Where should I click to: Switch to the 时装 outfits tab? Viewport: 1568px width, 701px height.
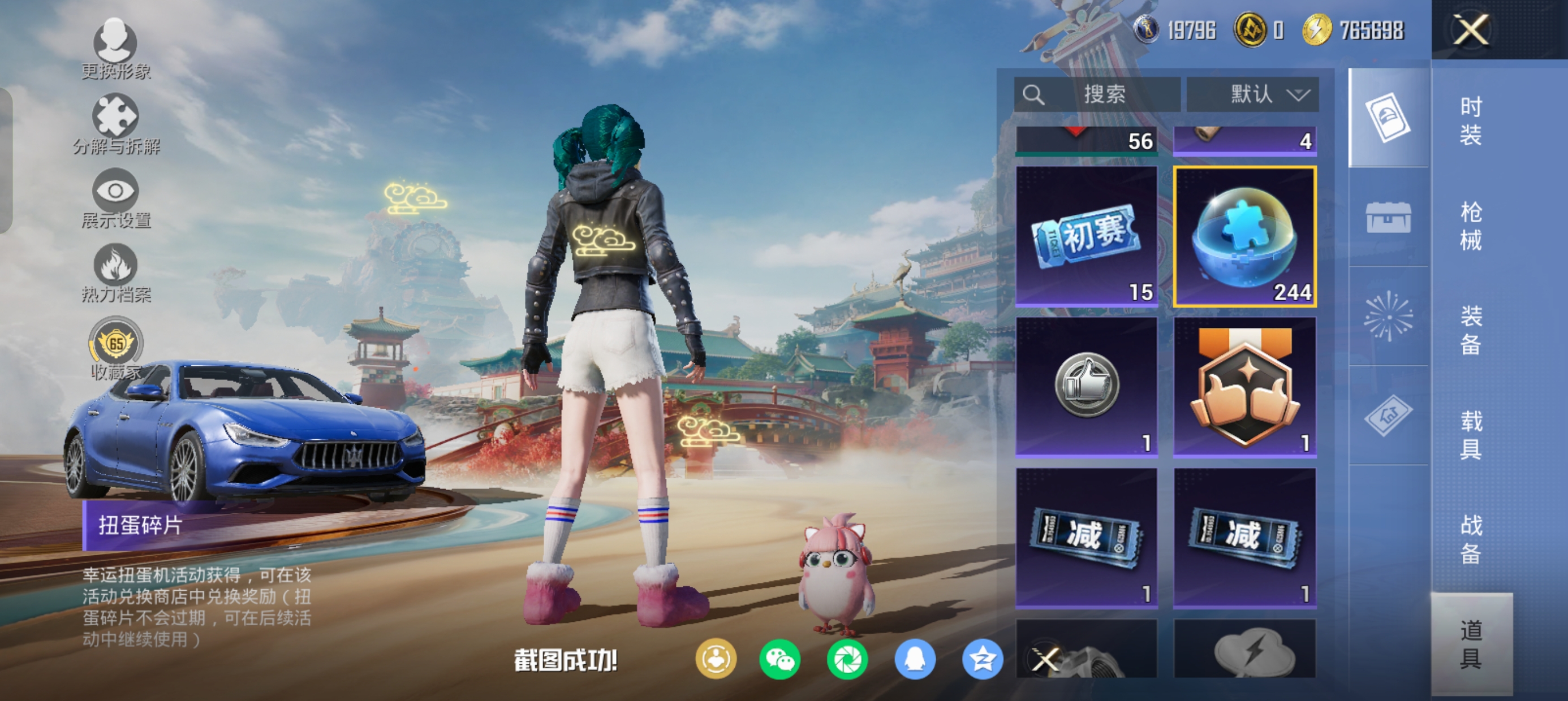coord(1471,120)
